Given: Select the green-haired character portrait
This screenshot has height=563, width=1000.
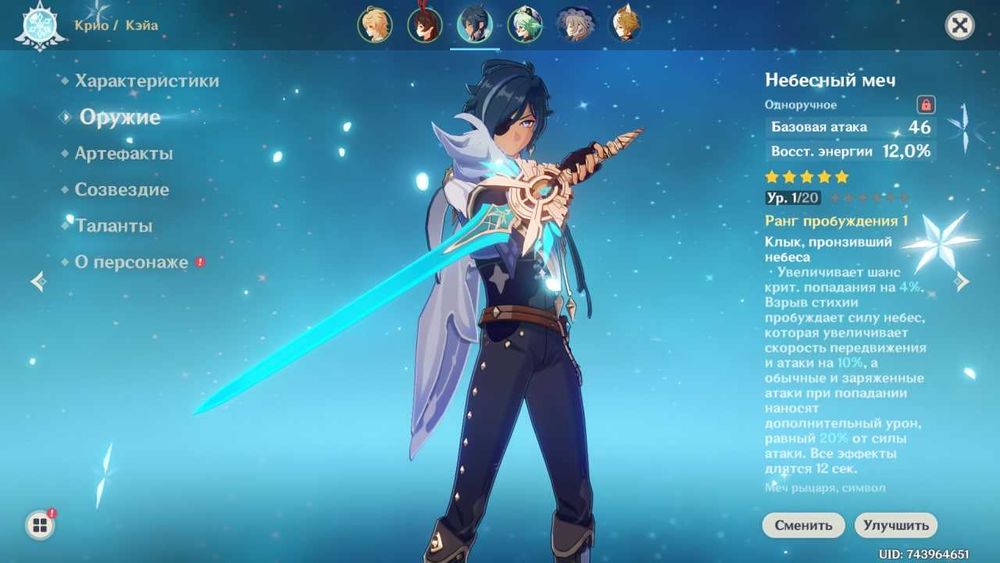Looking at the screenshot, I should 525,25.
